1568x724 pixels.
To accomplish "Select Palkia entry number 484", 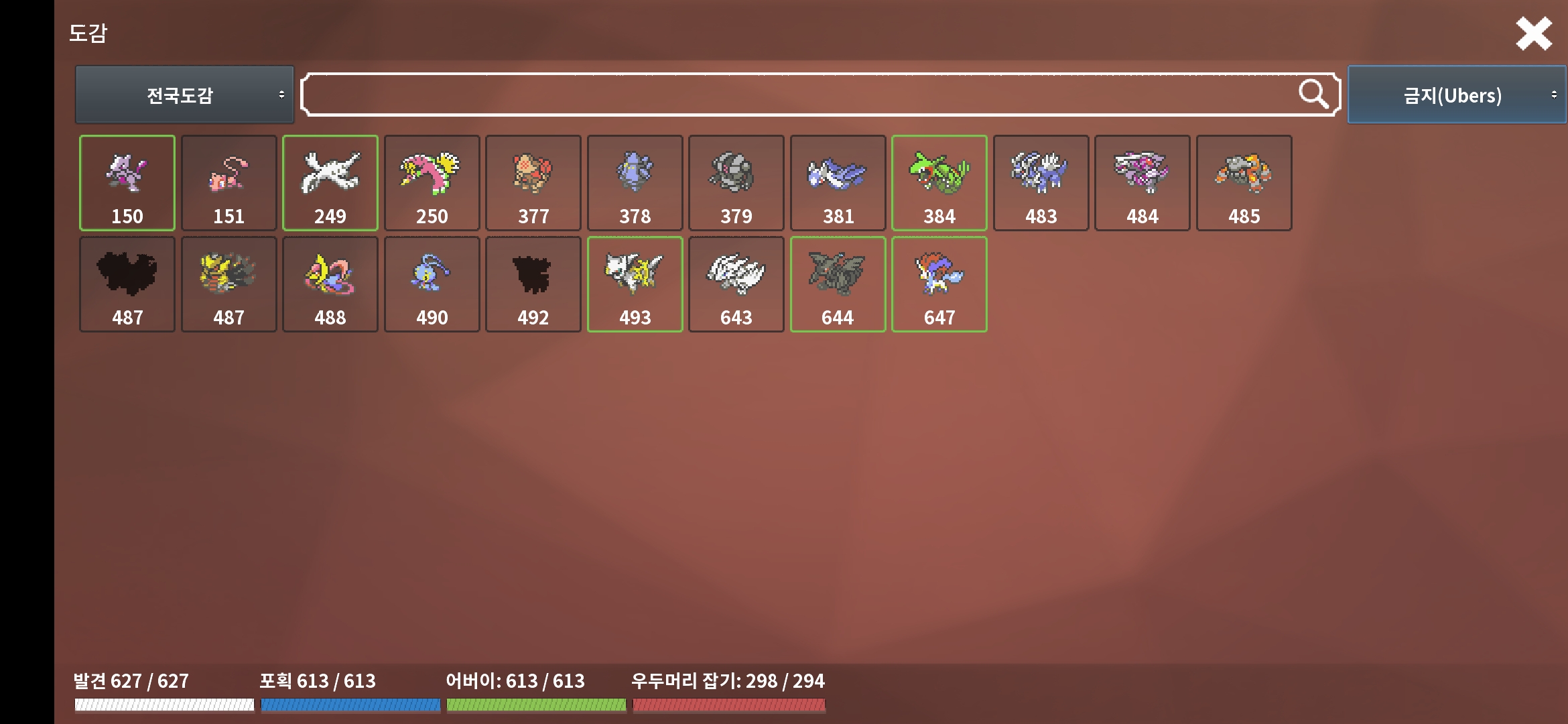I will (1142, 183).
